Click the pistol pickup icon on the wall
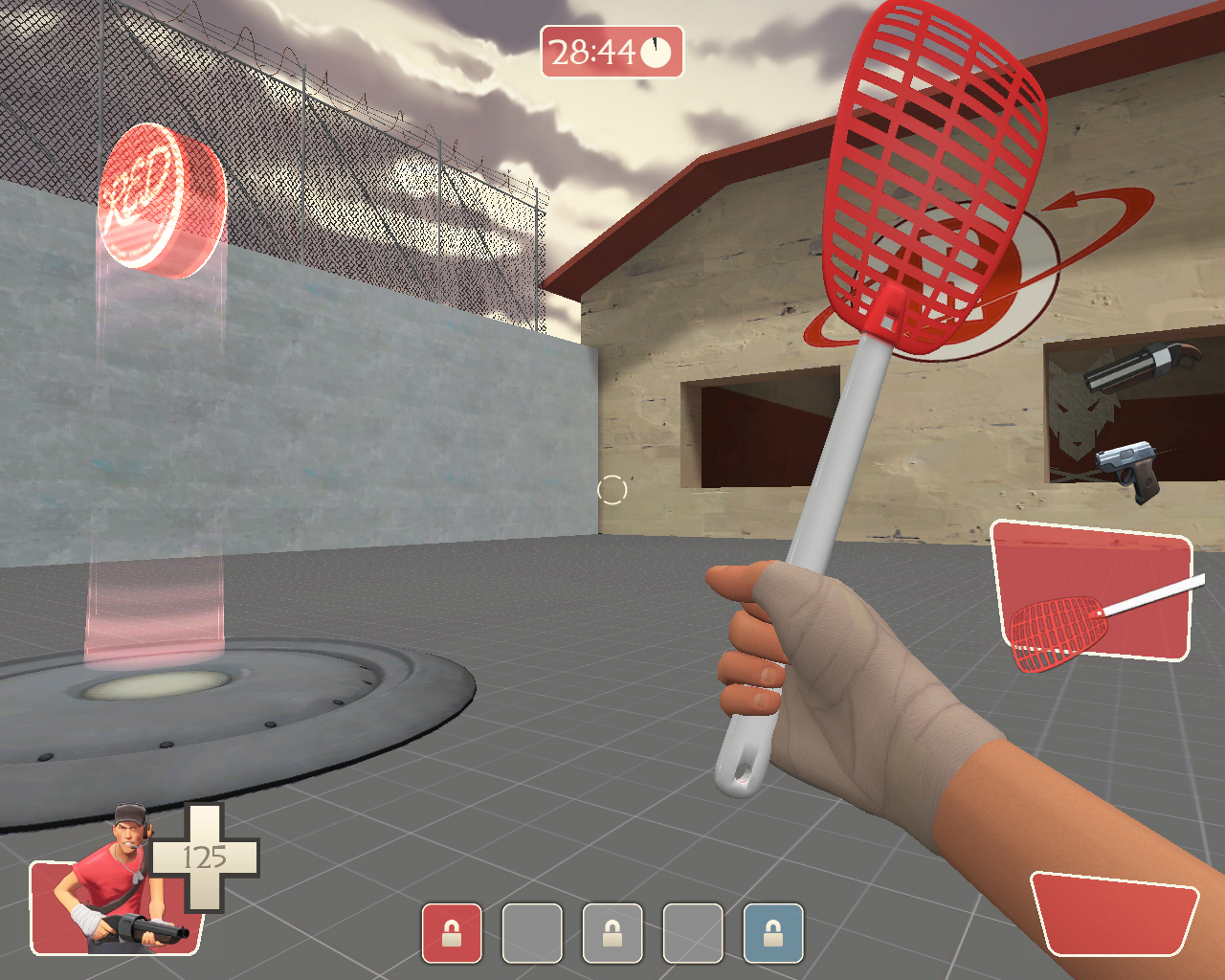 (x=1129, y=471)
